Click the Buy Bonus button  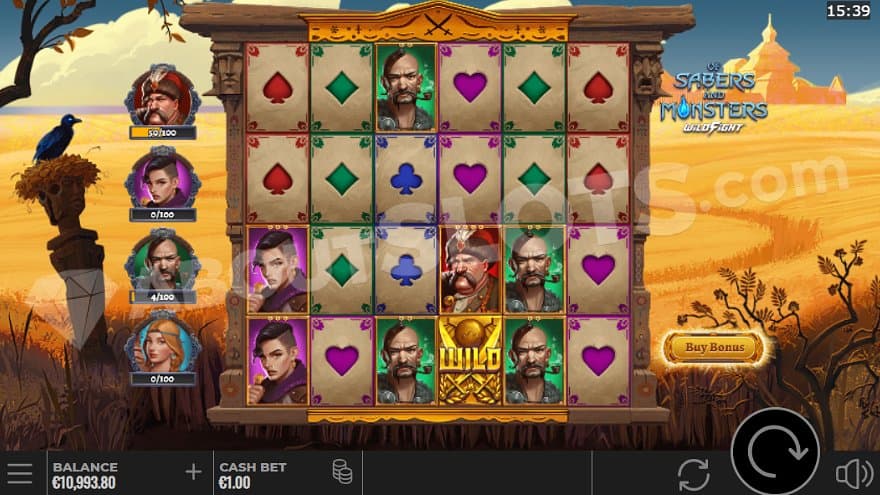713,348
